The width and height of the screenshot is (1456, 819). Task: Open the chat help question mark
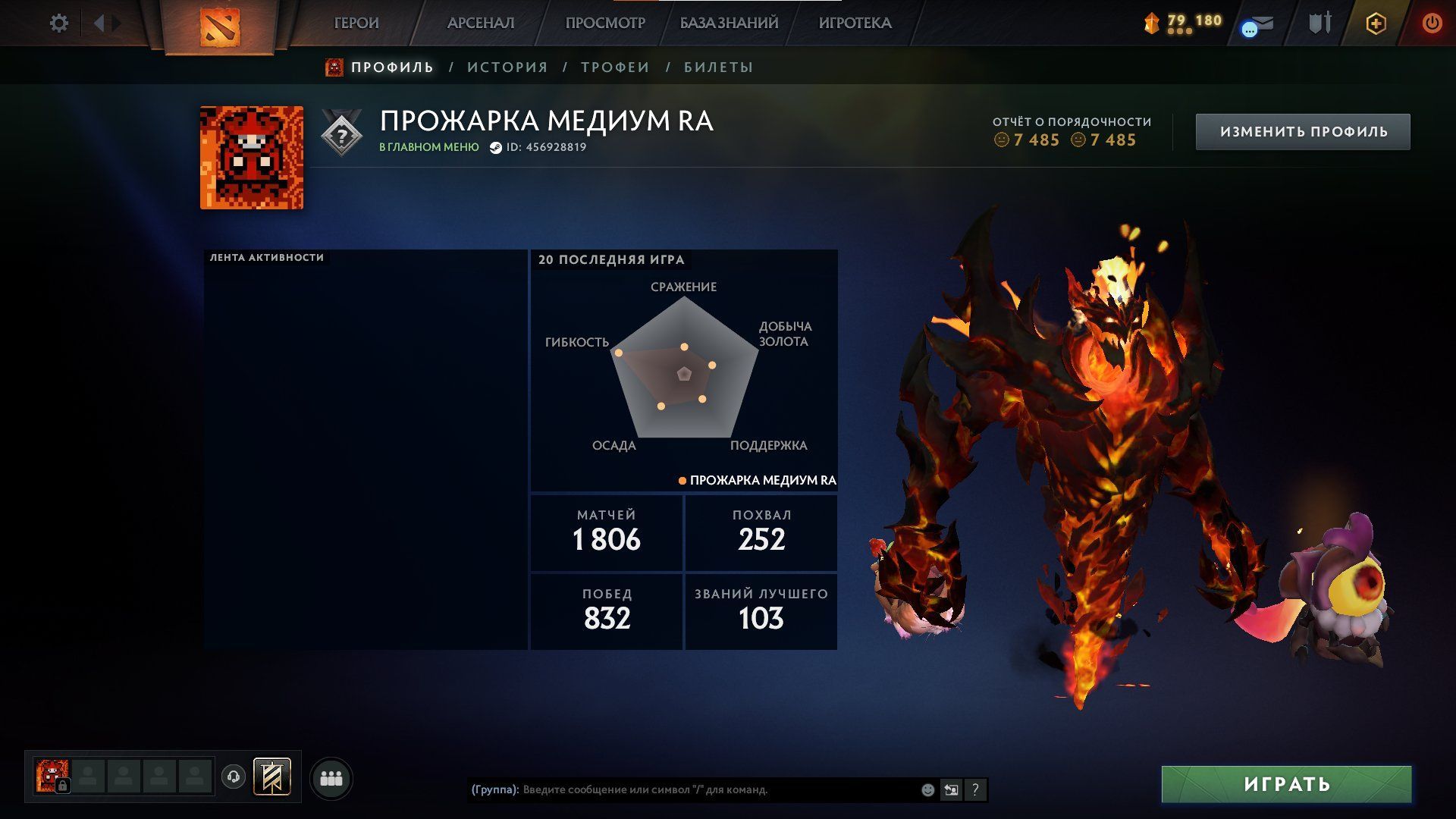975,790
